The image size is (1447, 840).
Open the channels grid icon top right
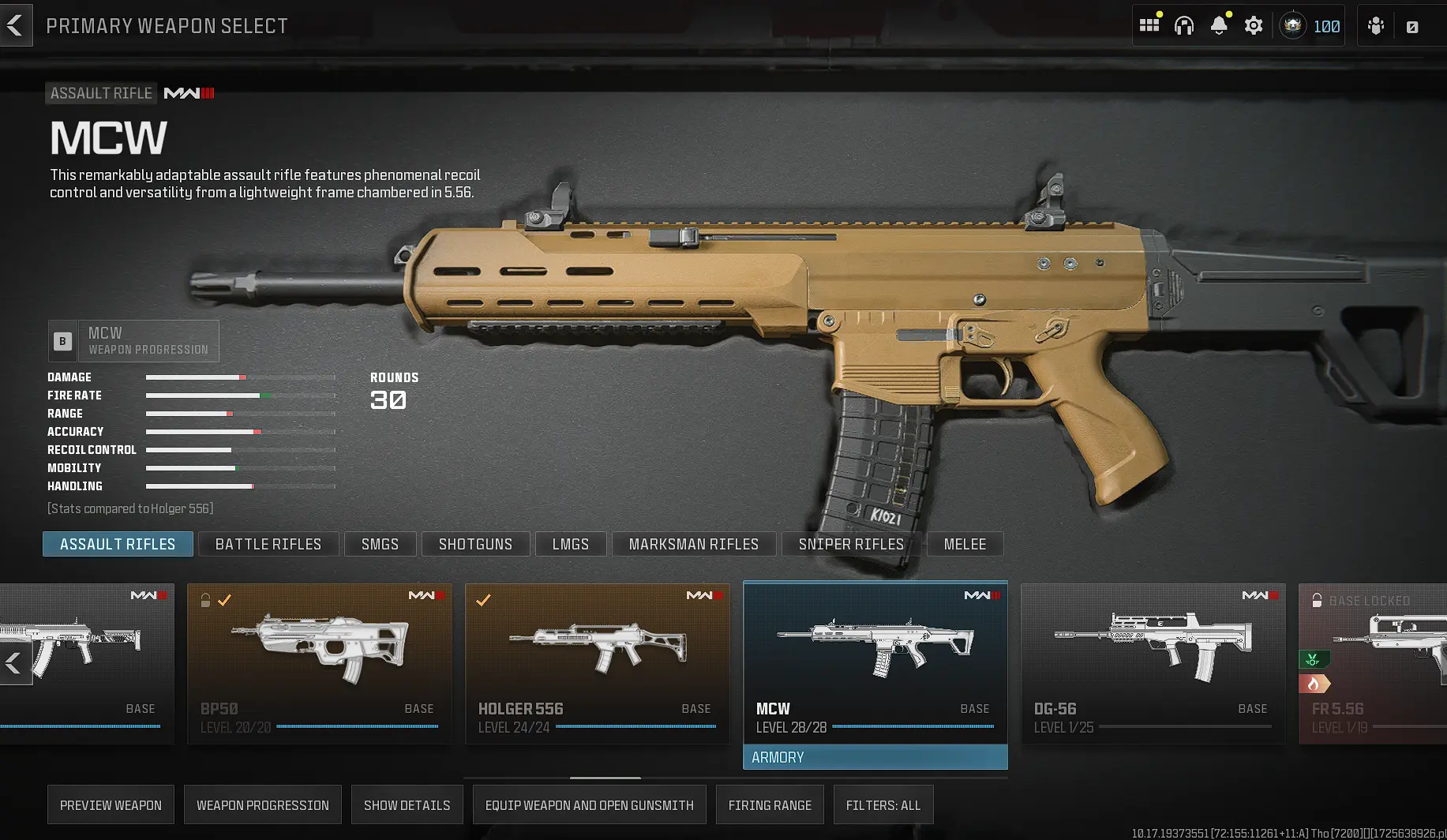(x=1150, y=24)
